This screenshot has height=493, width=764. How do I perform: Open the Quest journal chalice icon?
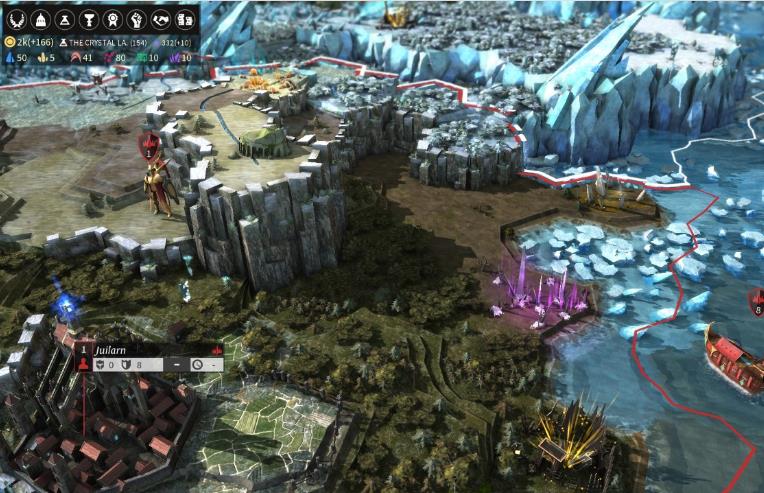[x=87, y=19]
